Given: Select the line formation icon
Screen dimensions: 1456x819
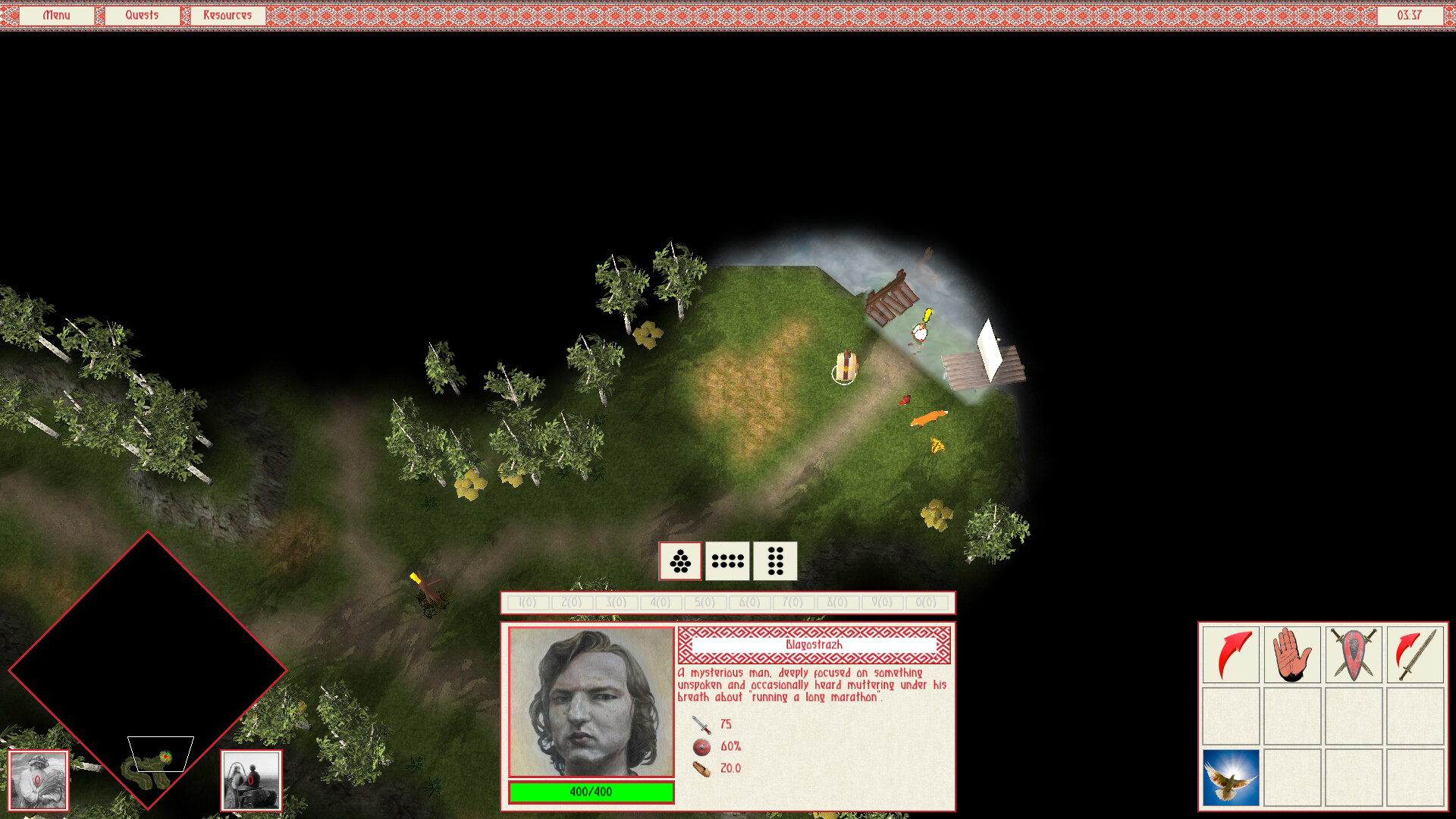Looking at the screenshot, I should (728, 561).
